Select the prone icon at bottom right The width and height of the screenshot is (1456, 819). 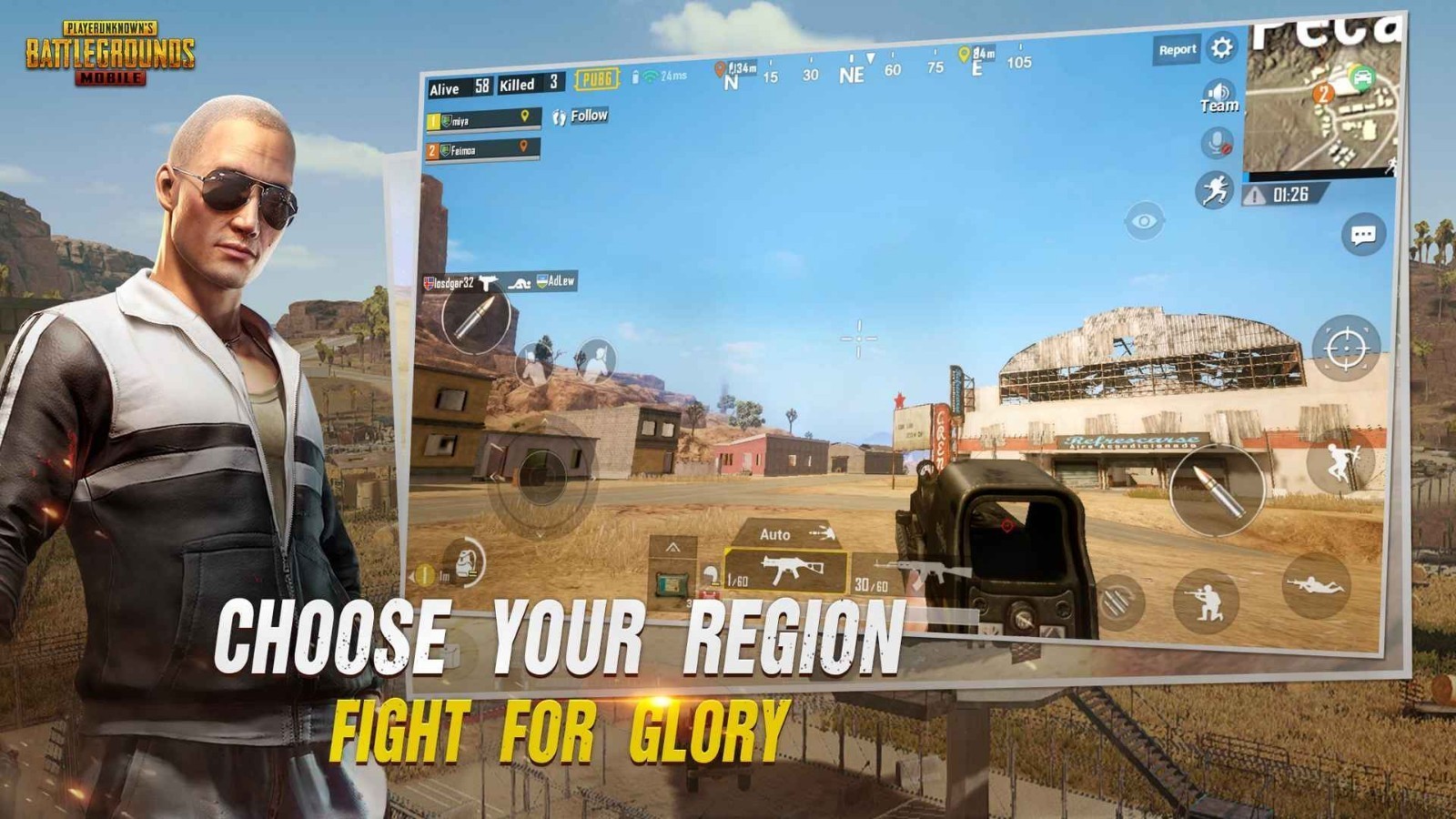[1316, 587]
